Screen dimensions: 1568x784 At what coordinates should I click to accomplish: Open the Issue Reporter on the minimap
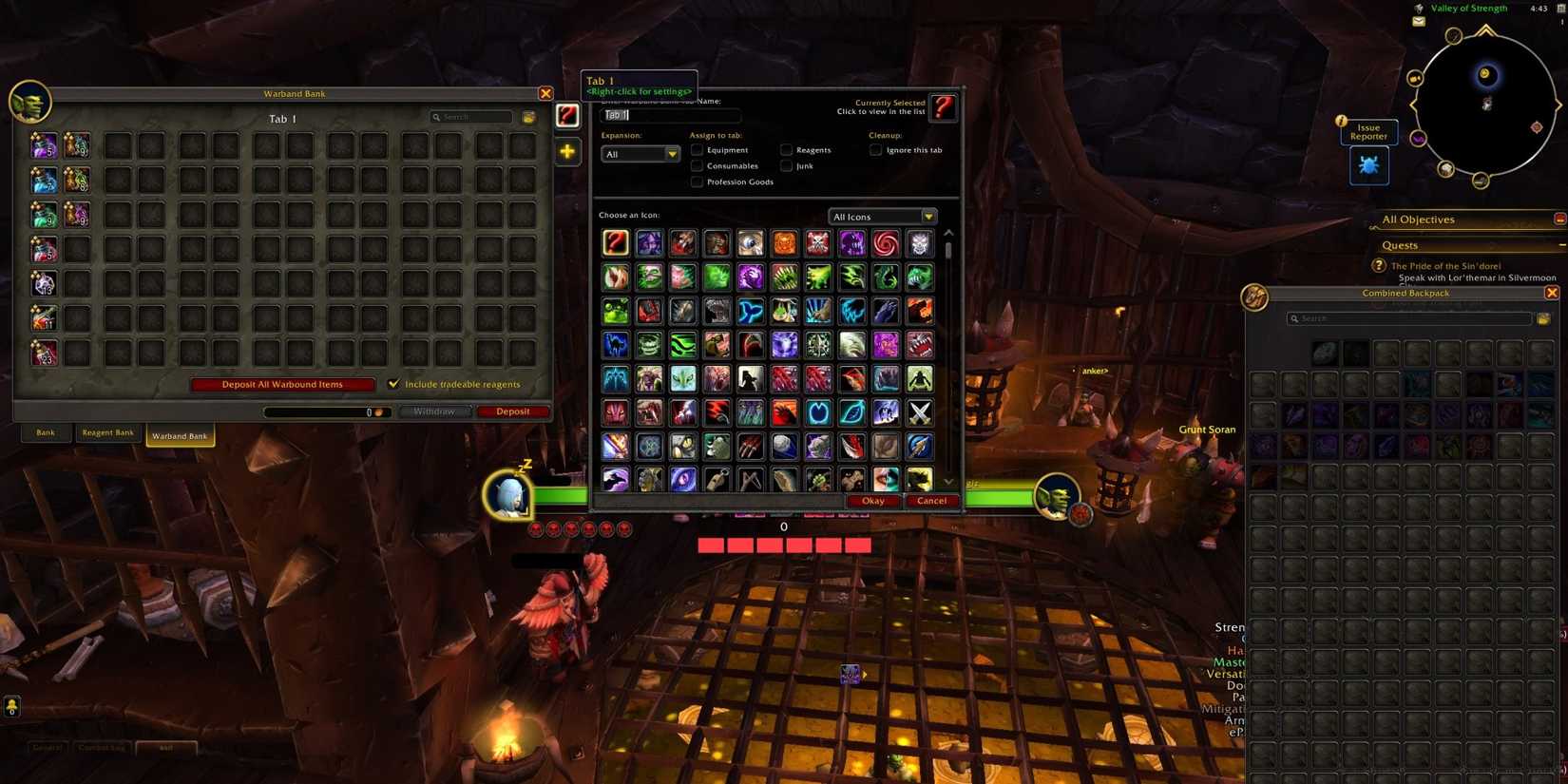(1368, 164)
